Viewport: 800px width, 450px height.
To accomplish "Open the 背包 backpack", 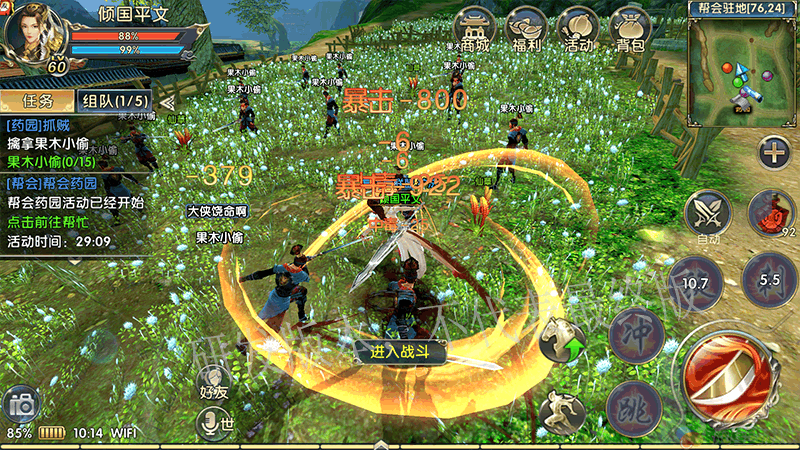I will pyautogui.click(x=630, y=30).
